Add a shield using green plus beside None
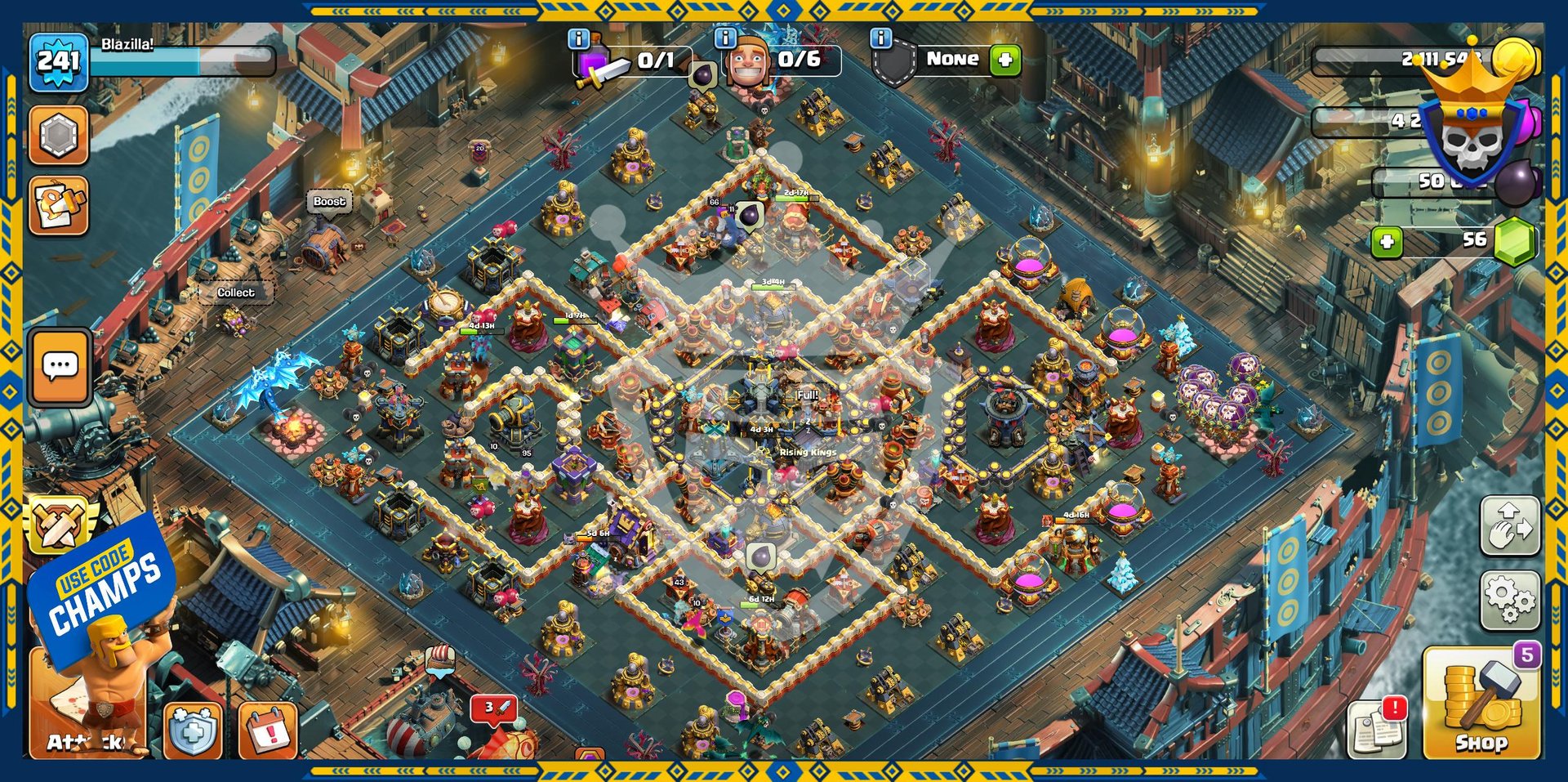The height and width of the screenshot is (782, 1568). tap(1005, 60)
